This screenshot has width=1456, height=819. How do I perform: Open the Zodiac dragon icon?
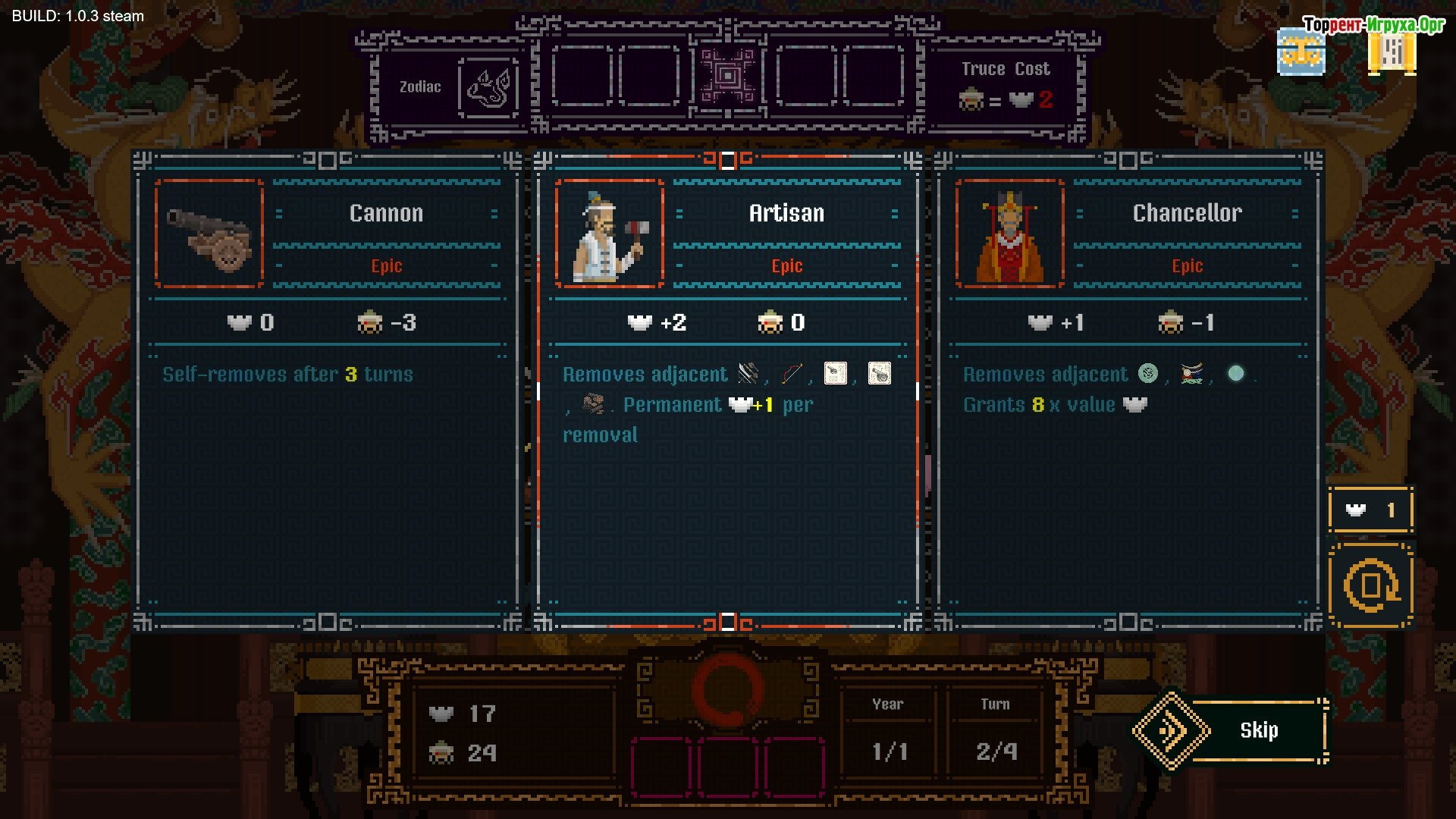point(488,87)
